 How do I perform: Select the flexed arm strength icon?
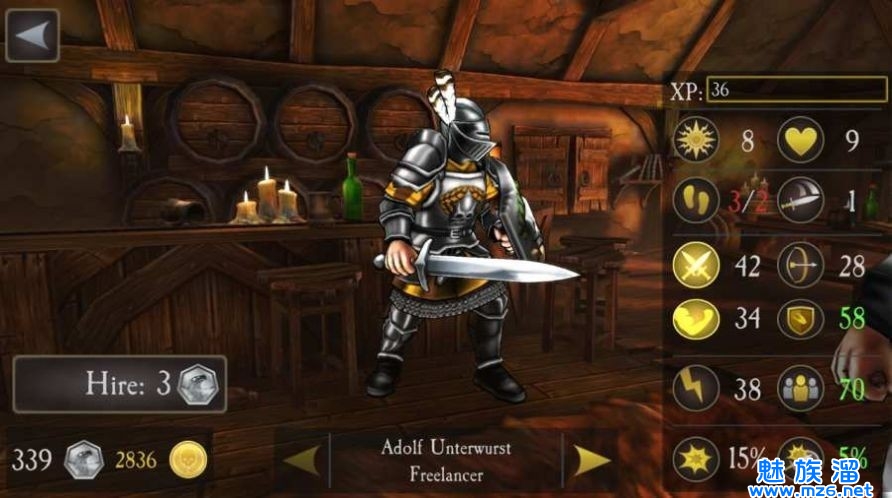click(x=697, y=321)
